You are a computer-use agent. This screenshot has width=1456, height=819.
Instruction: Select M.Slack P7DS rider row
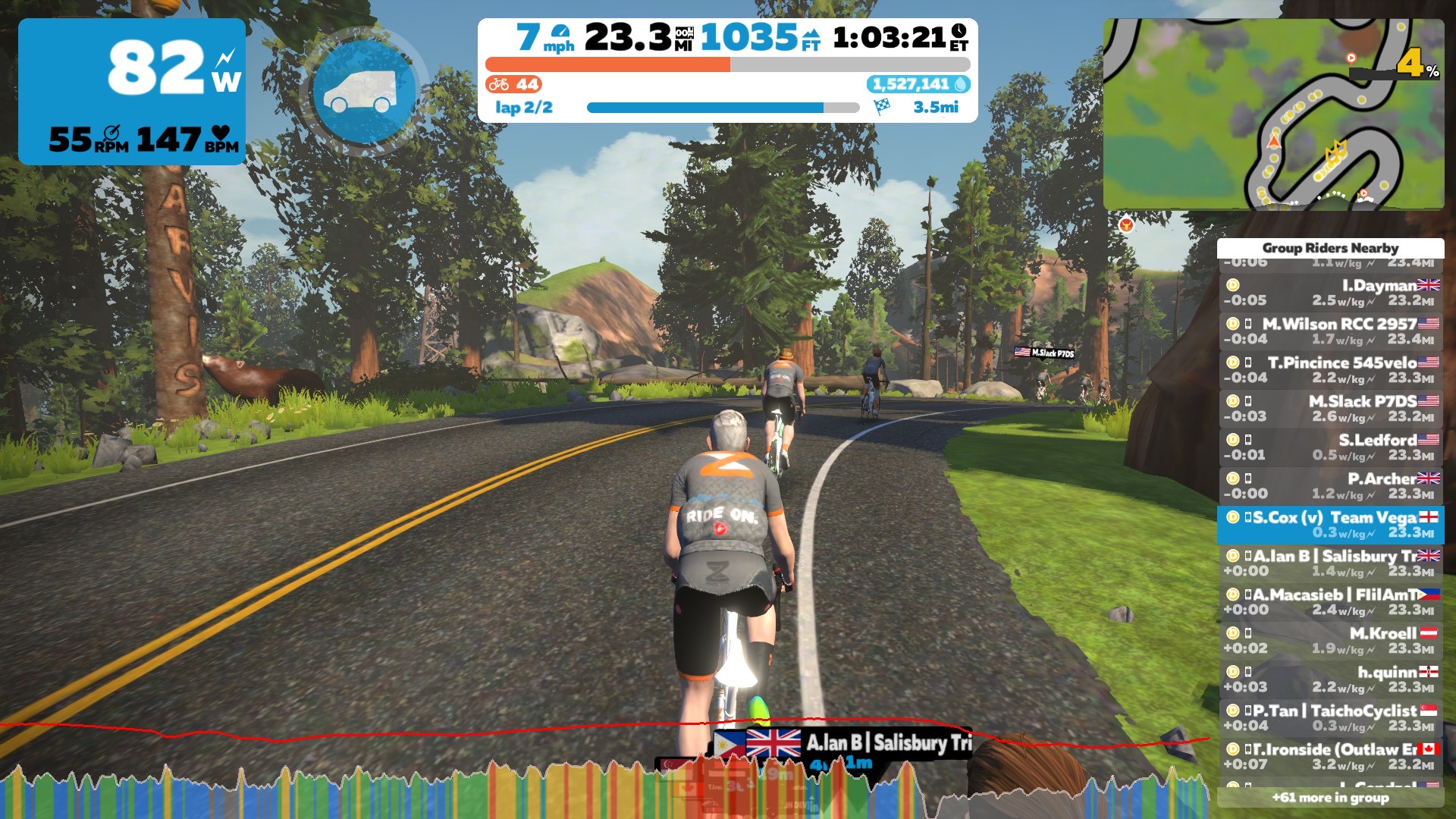(1330, 409)
